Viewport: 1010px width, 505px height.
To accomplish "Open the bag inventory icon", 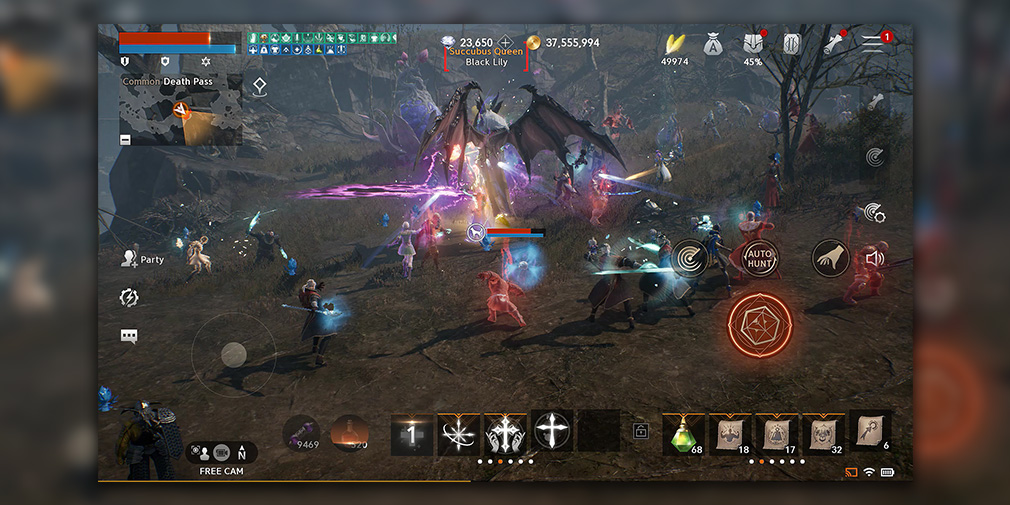I will (712, 44).
